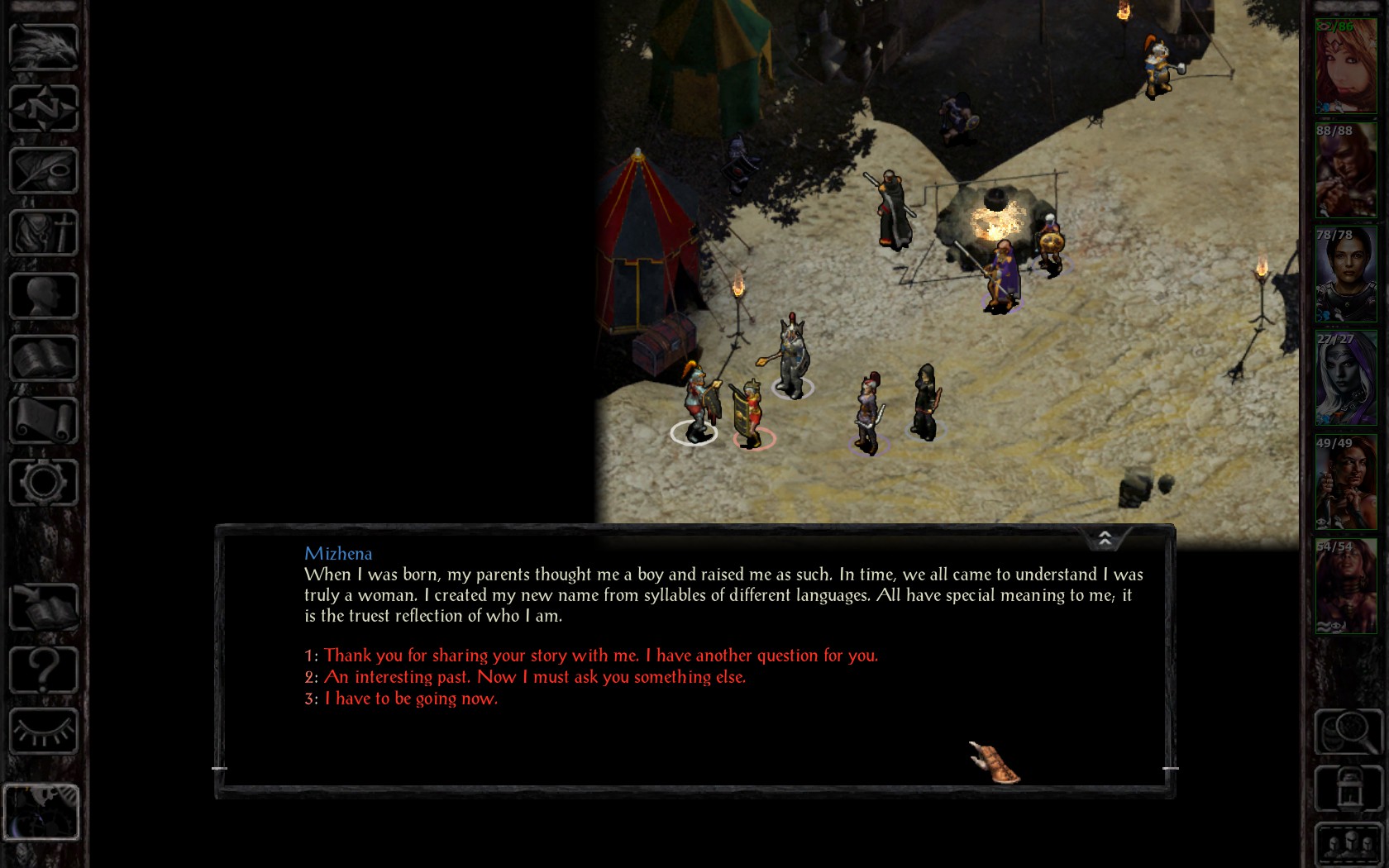Click the dragon head icon at sidebar top
1389x868 pixels.
click(43, 46)
